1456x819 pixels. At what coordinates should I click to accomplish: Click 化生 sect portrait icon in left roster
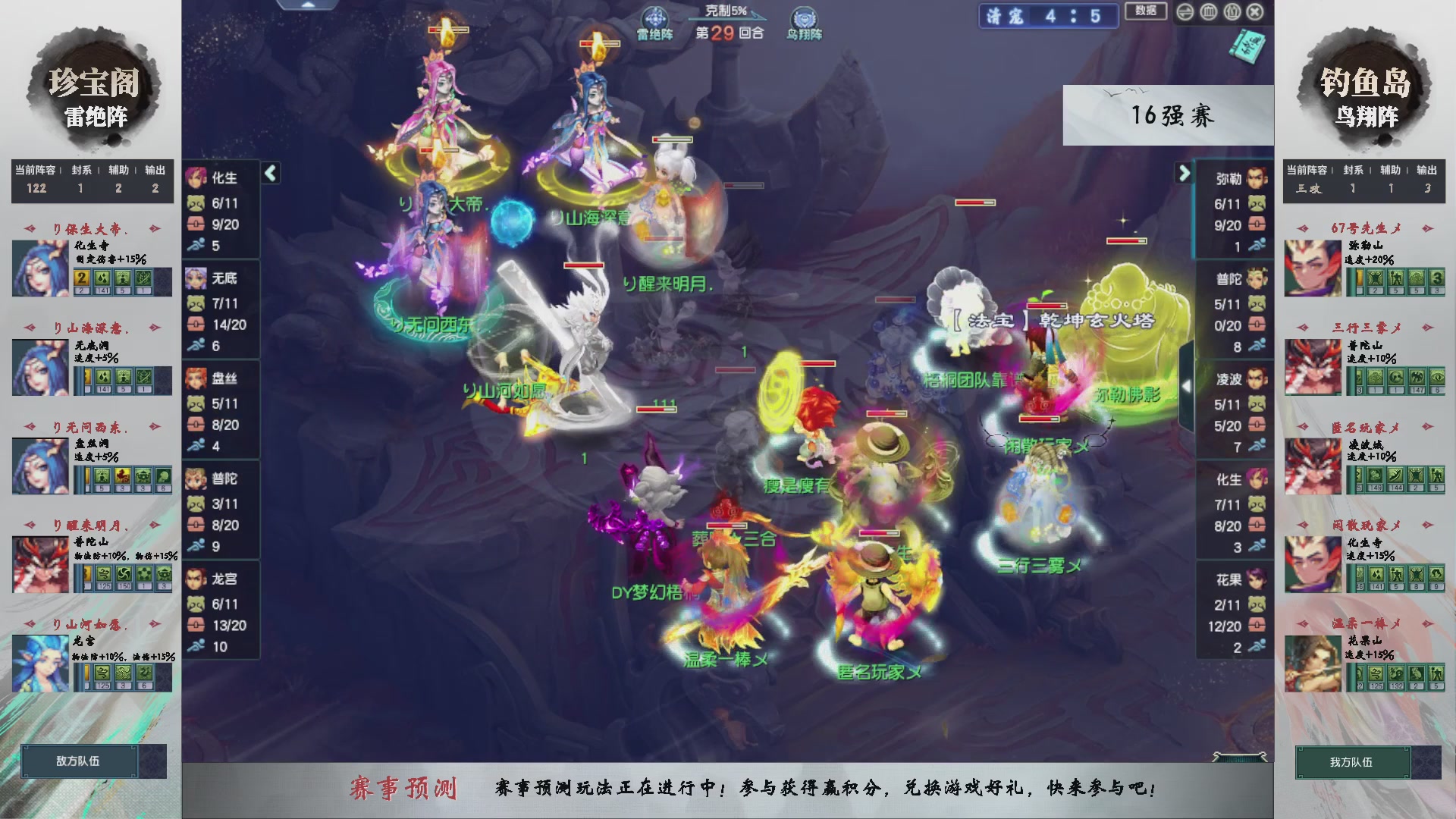(199, 179)
